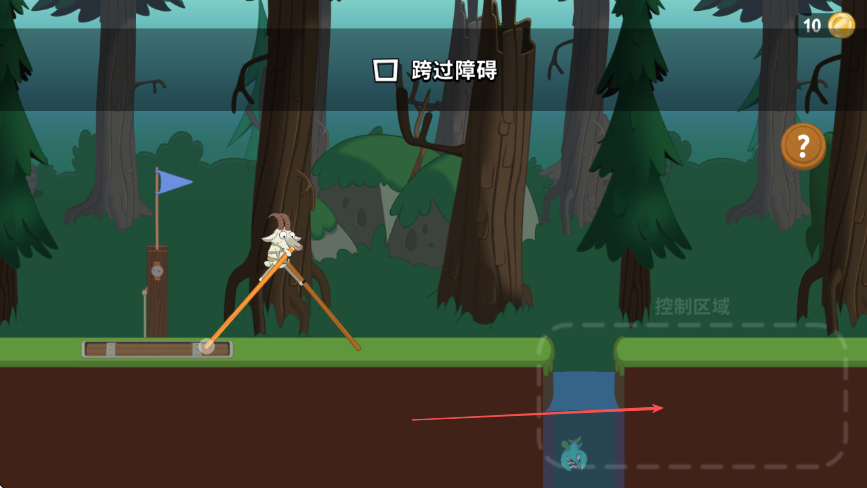This screenshot has height=488, width=867.
Task: Open the orange question mark help button
Action: 803,146
